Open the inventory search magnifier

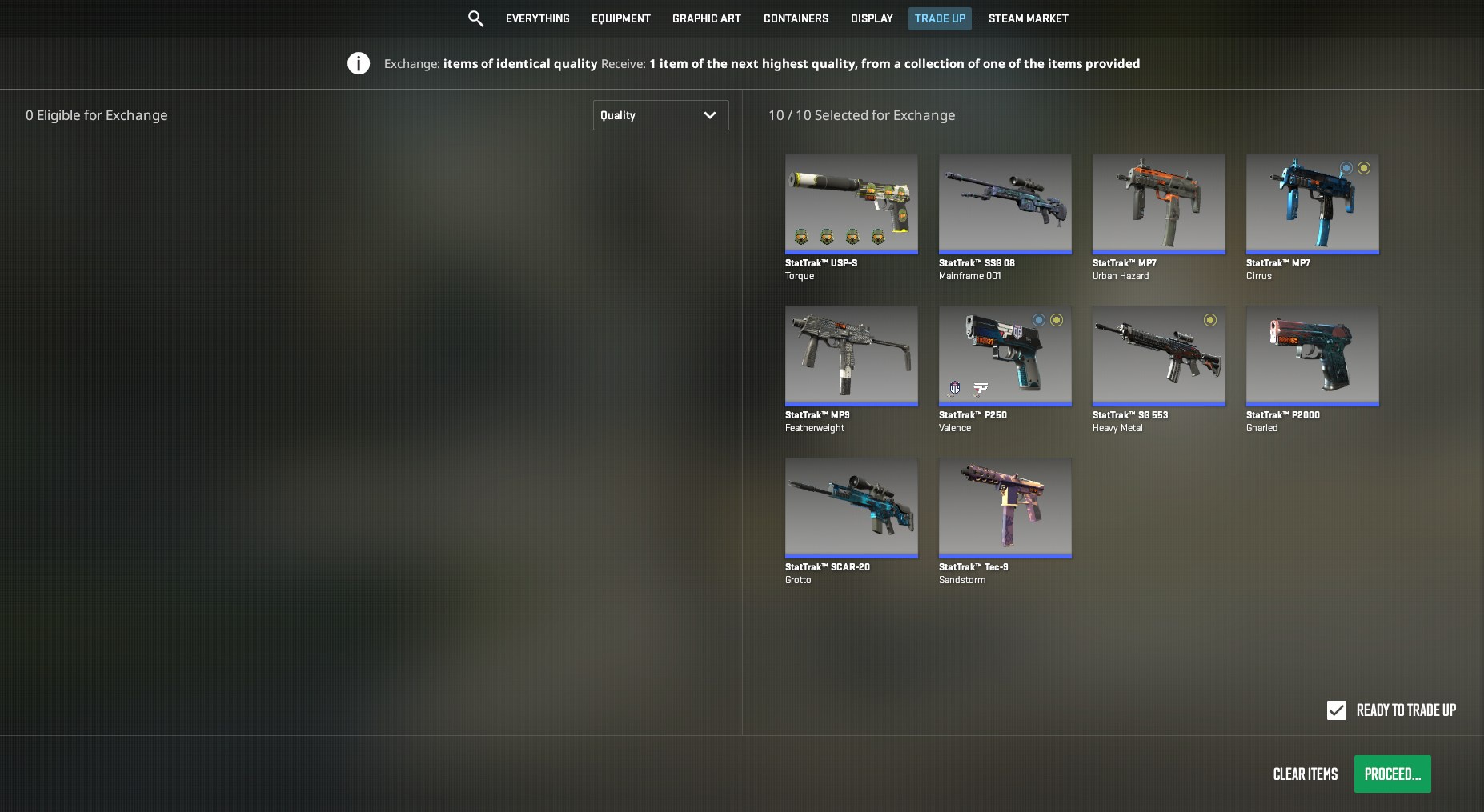475,18
